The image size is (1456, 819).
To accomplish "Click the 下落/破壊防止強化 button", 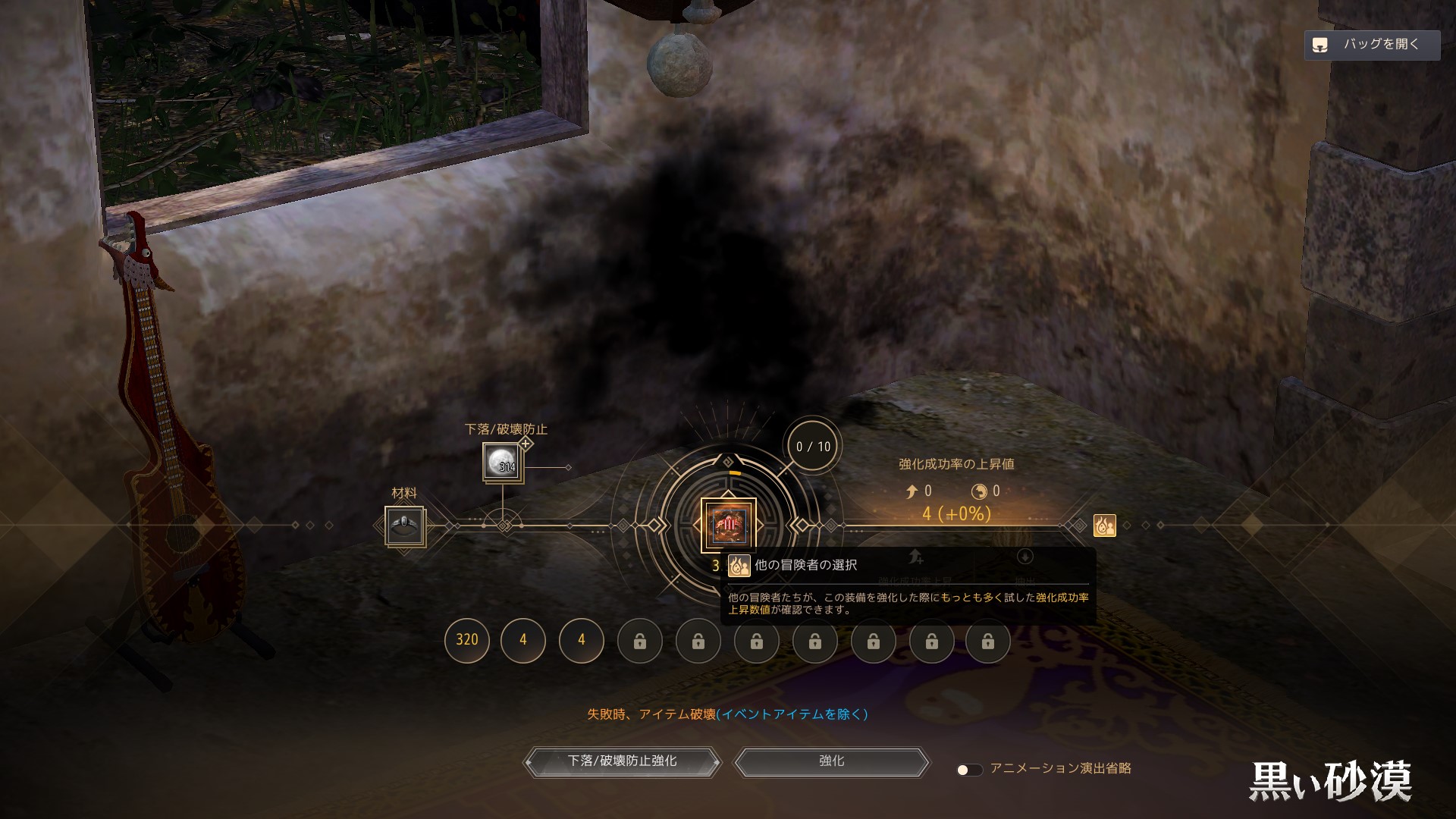I will pos(622,761).
